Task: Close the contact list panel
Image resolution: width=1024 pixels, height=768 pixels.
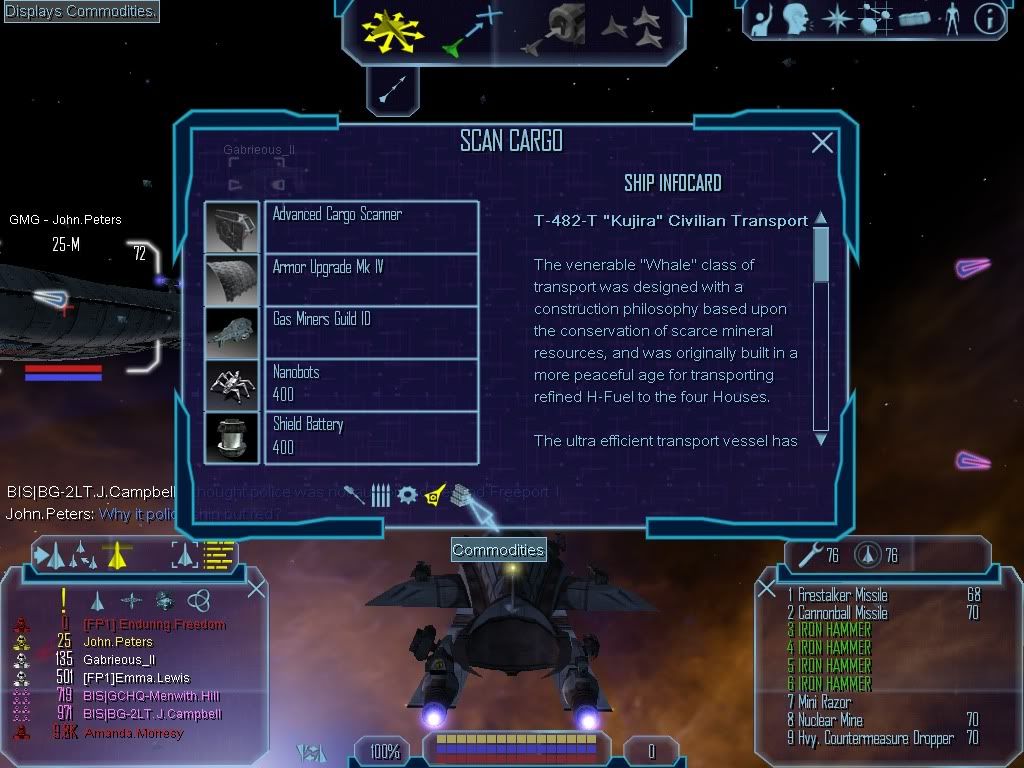Action: 256,588
